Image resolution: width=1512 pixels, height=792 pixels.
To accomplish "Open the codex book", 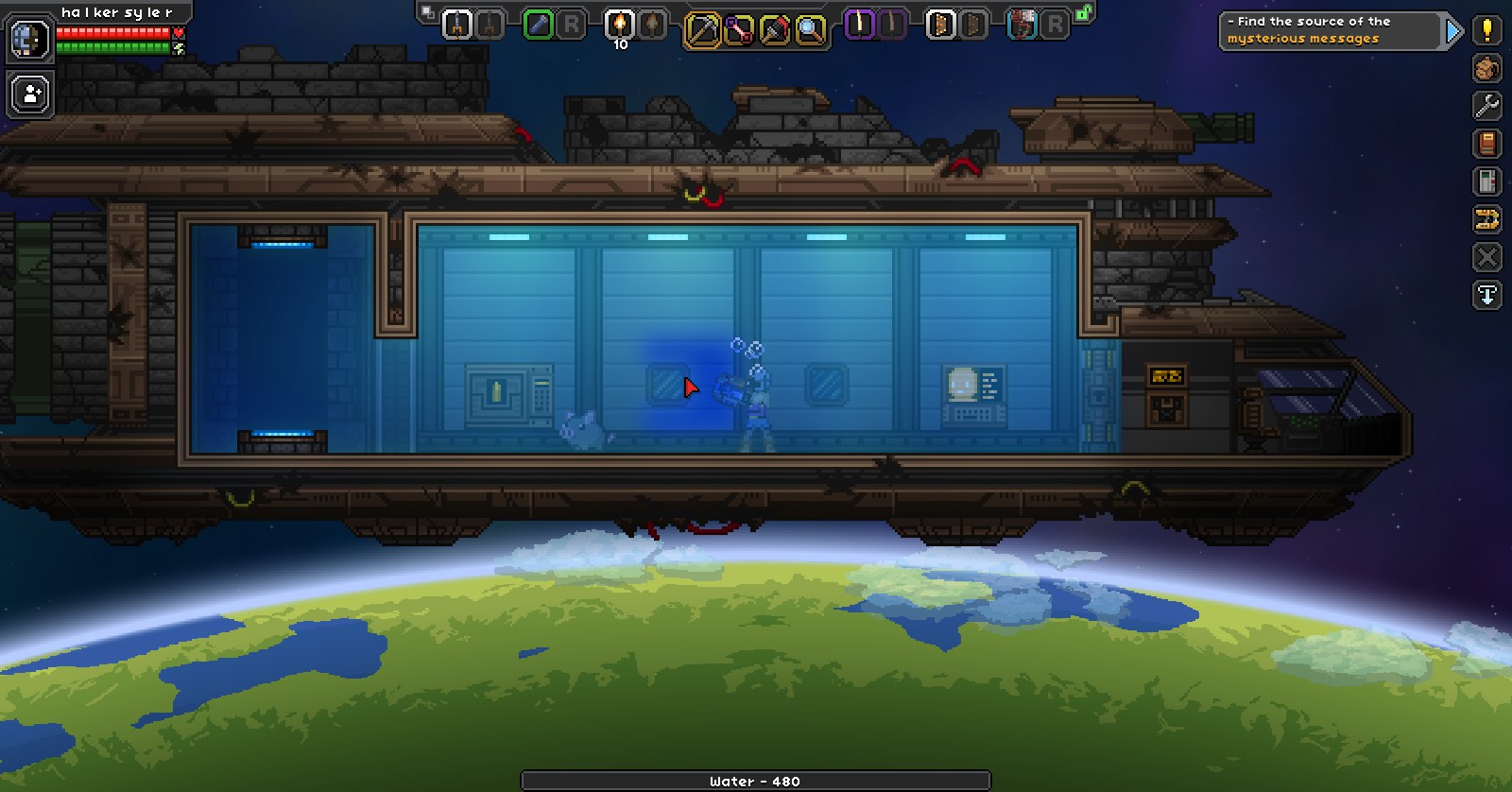I will (1486, 145).
